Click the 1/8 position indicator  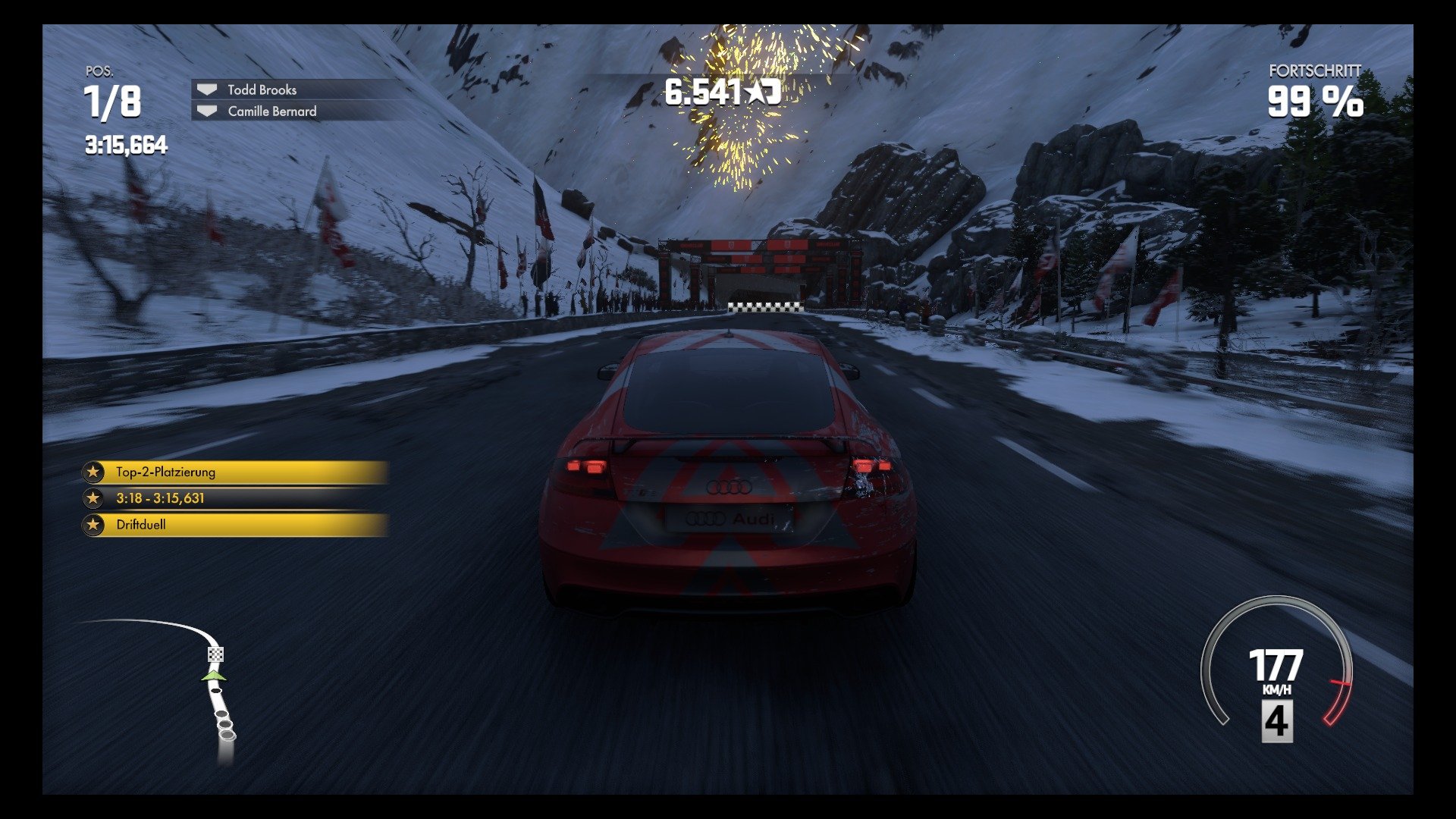point(112,102)
